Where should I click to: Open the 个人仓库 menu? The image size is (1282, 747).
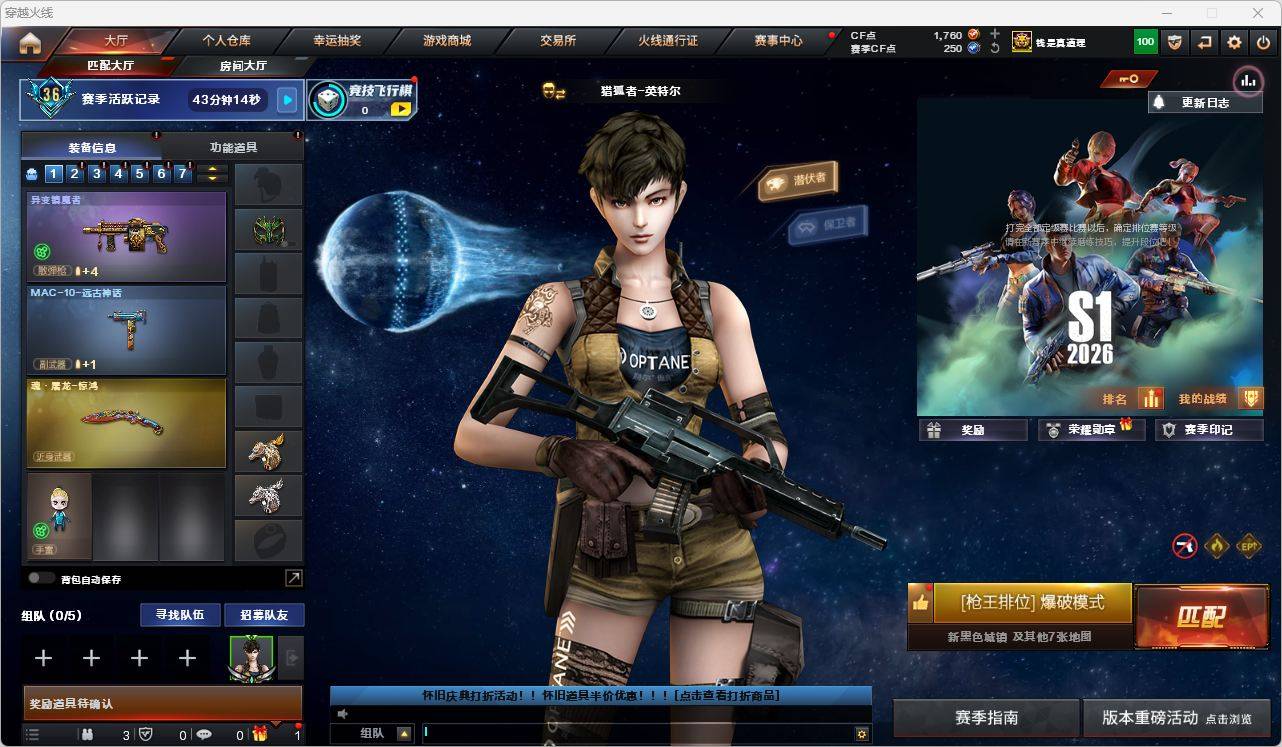pyautogui.click(x=227, y=41)
